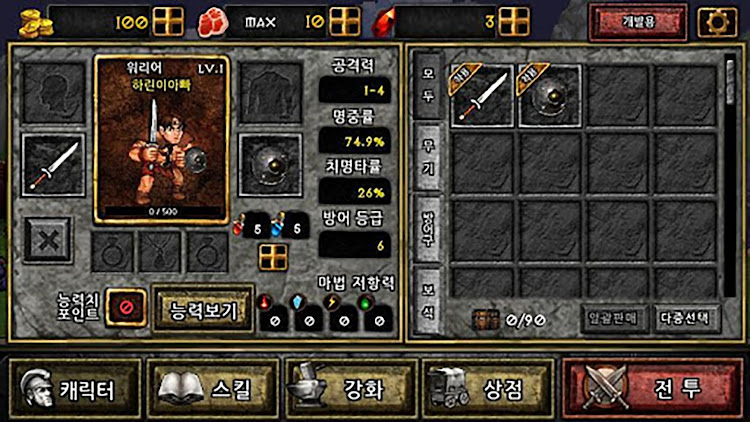Image resolution: width=750 pixels, height=422 pixels.
Task: Buy more red gems
Action: tap(513, 21)
